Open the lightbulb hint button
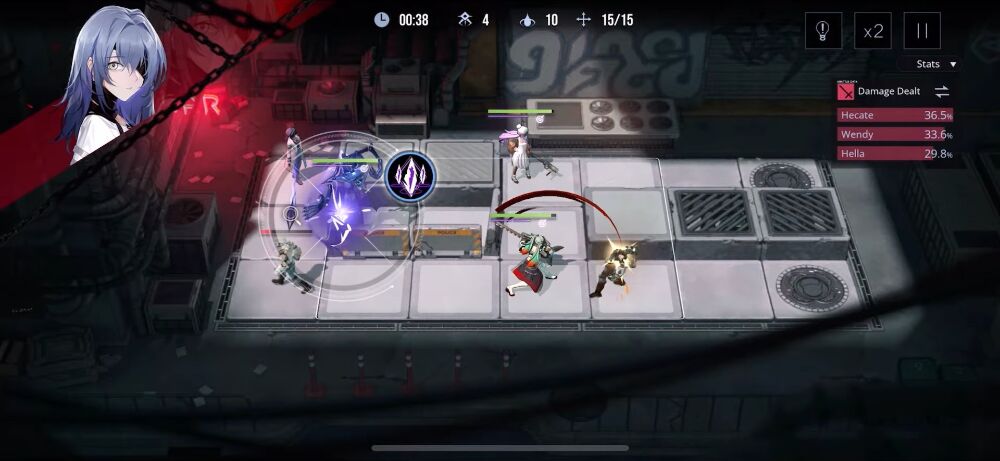 [823, 31]
